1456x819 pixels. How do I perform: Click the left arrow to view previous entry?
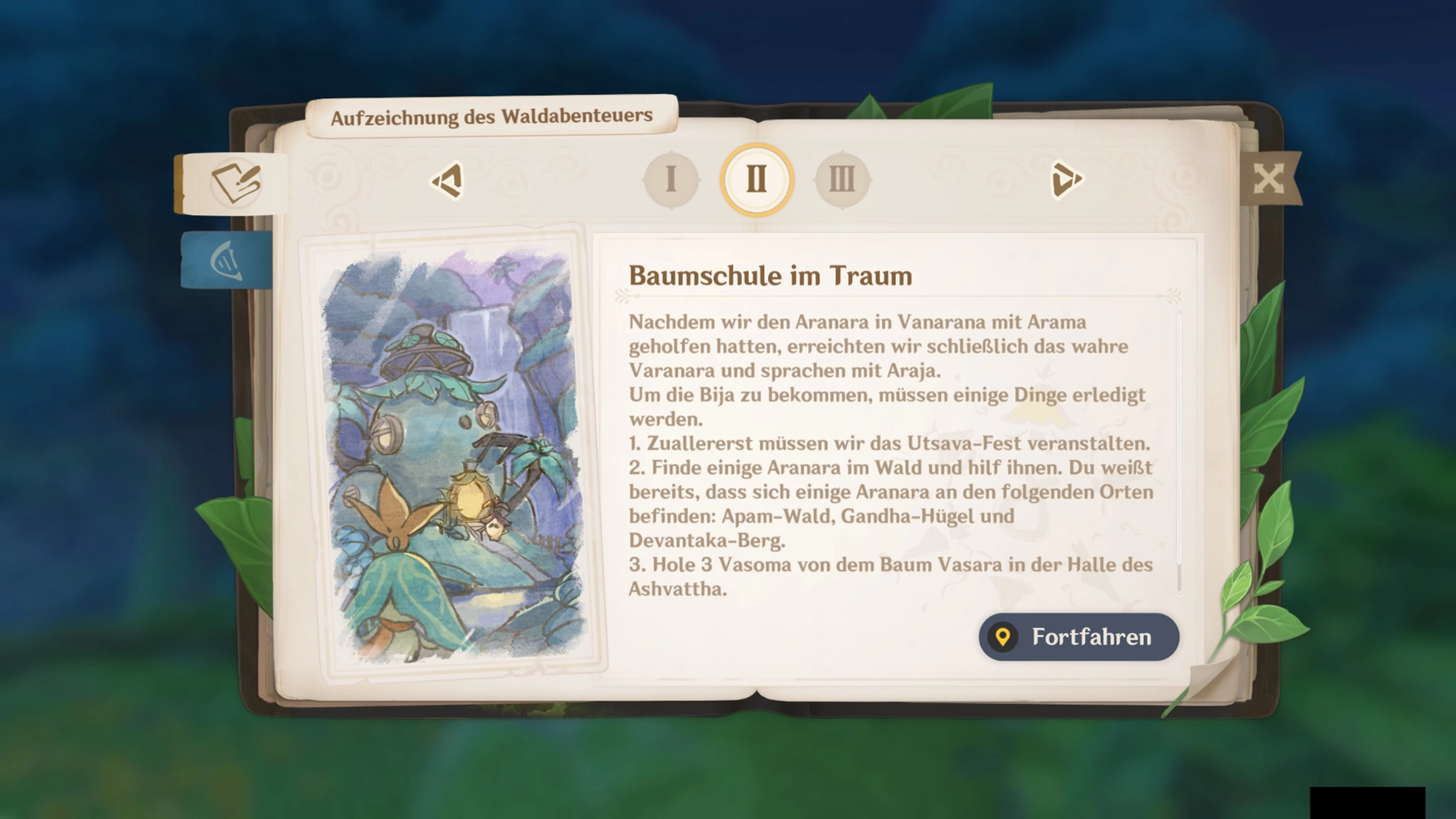(448, 180)
